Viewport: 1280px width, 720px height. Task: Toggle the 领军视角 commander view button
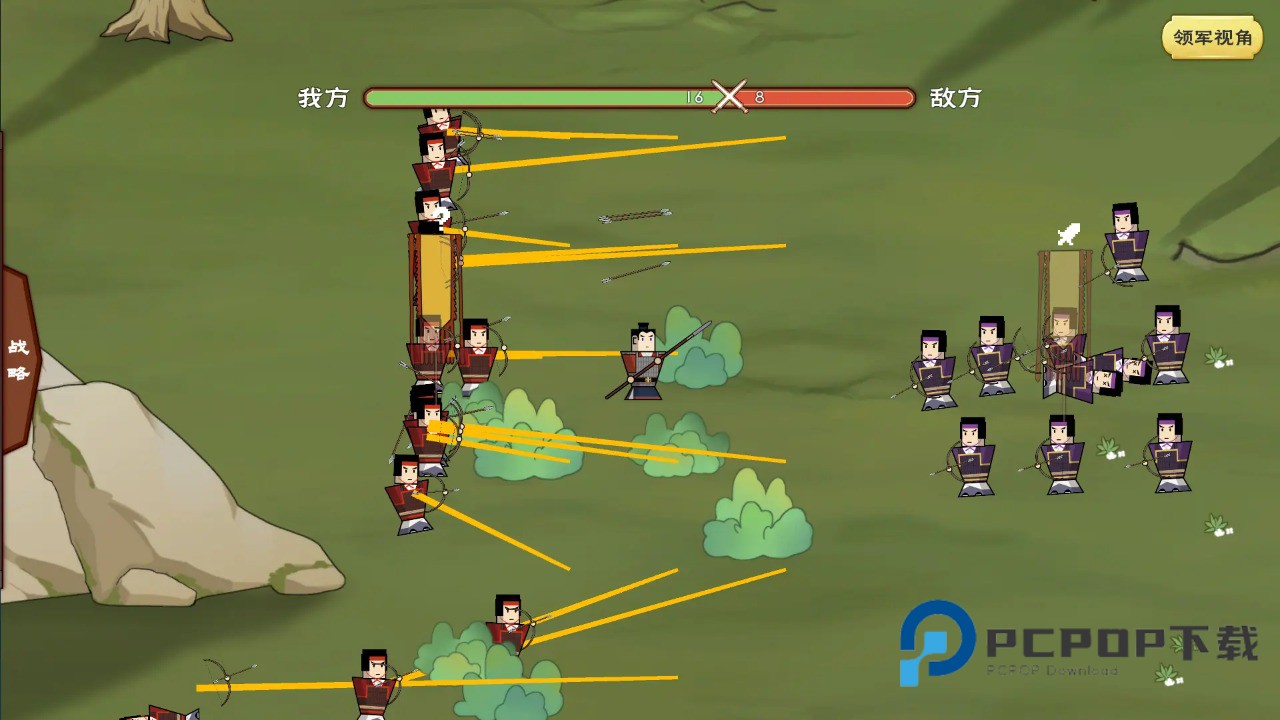[x=1212, y=38]
